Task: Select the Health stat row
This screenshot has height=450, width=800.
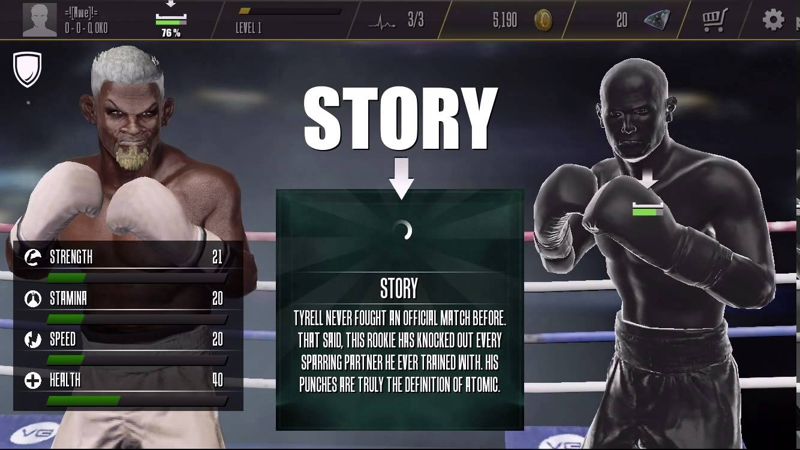Action: point(124,382)
